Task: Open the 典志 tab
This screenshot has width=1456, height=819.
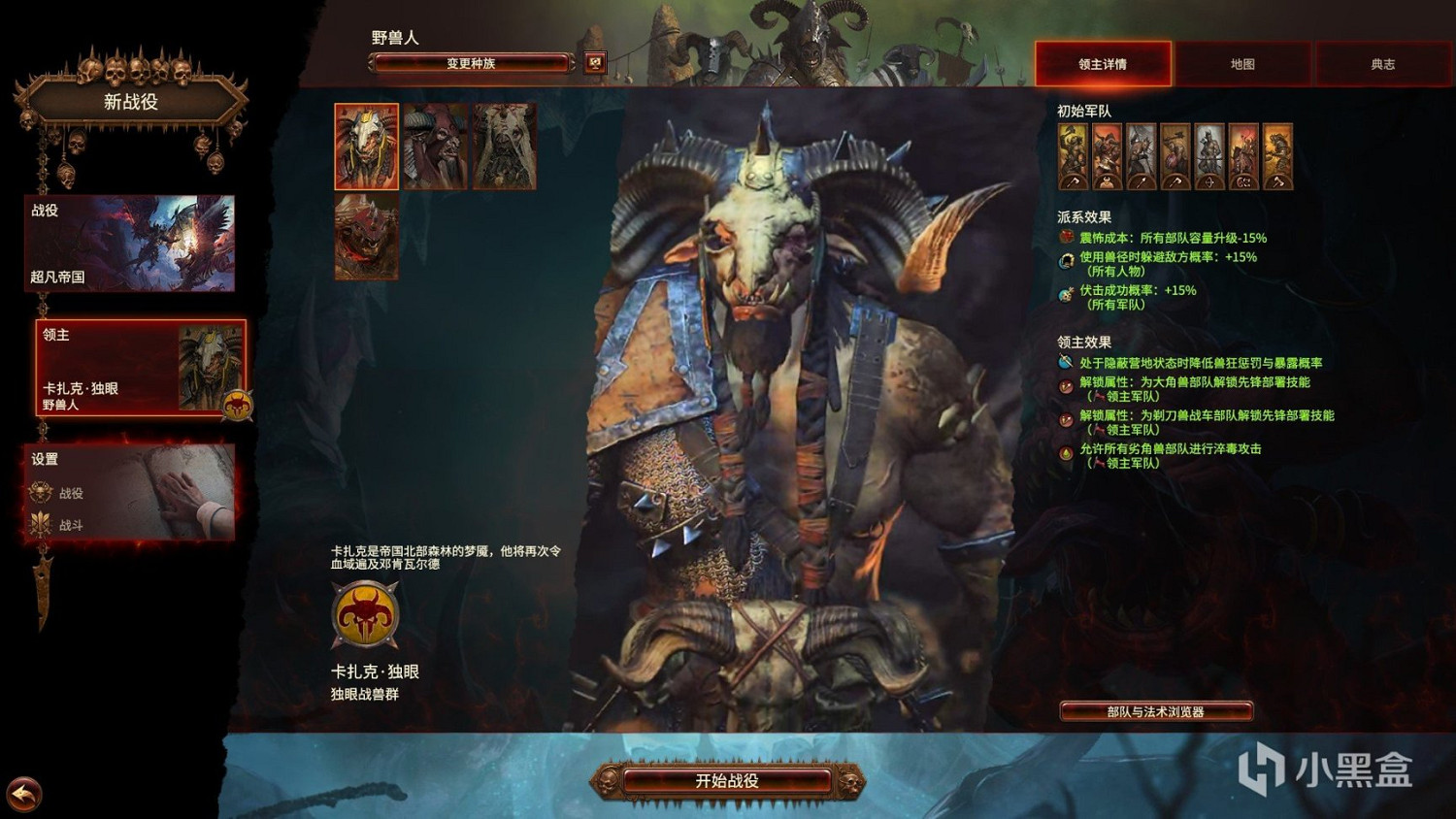Action: coord(1382,64)
